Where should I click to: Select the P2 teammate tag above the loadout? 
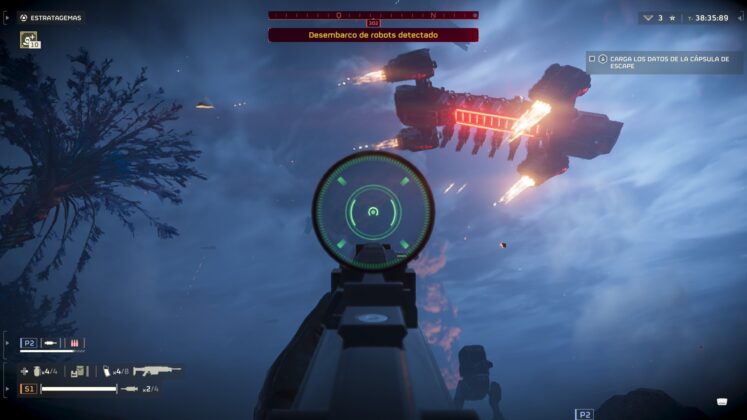29,343
